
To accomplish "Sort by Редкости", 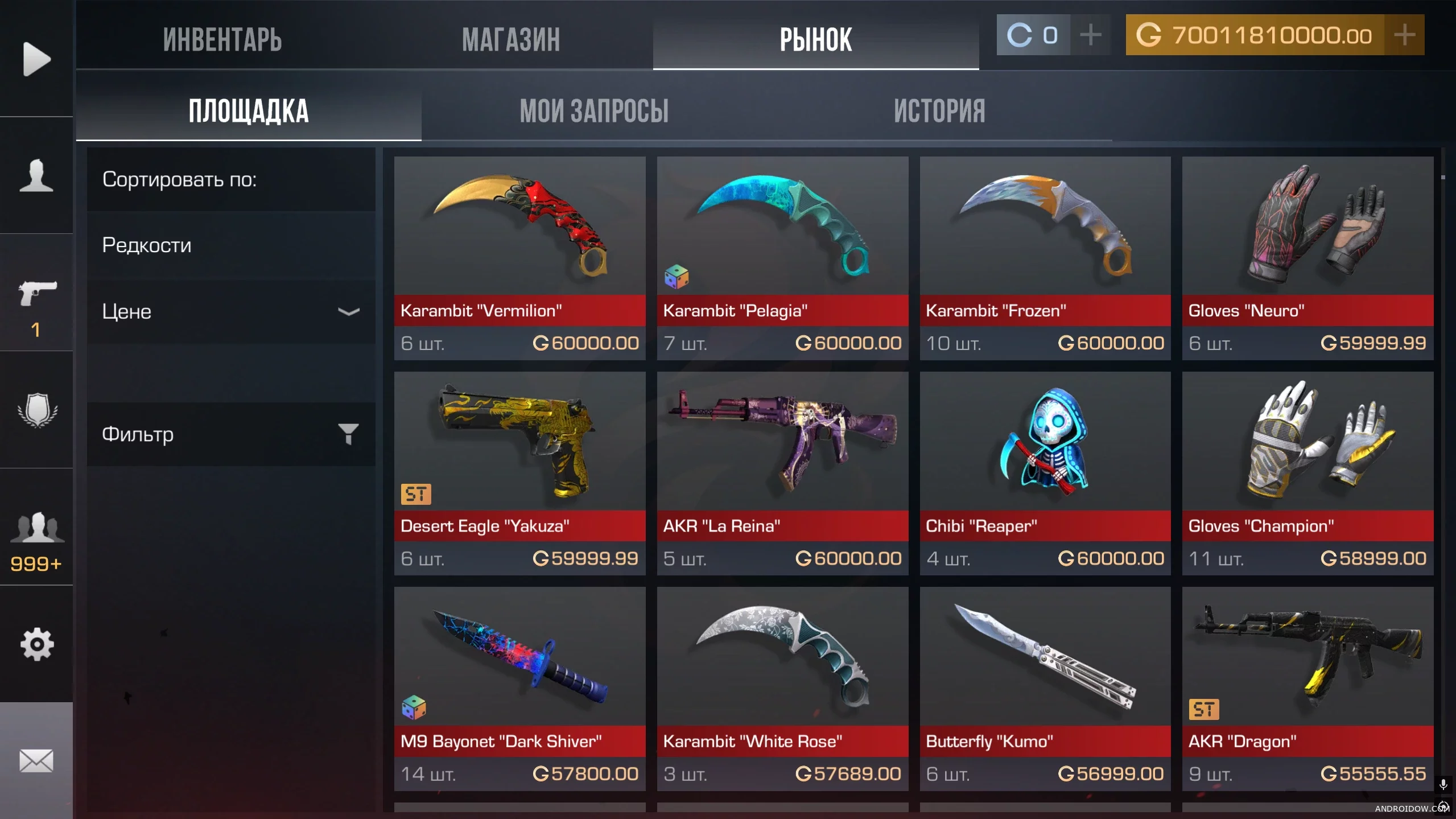I will 231,245.
